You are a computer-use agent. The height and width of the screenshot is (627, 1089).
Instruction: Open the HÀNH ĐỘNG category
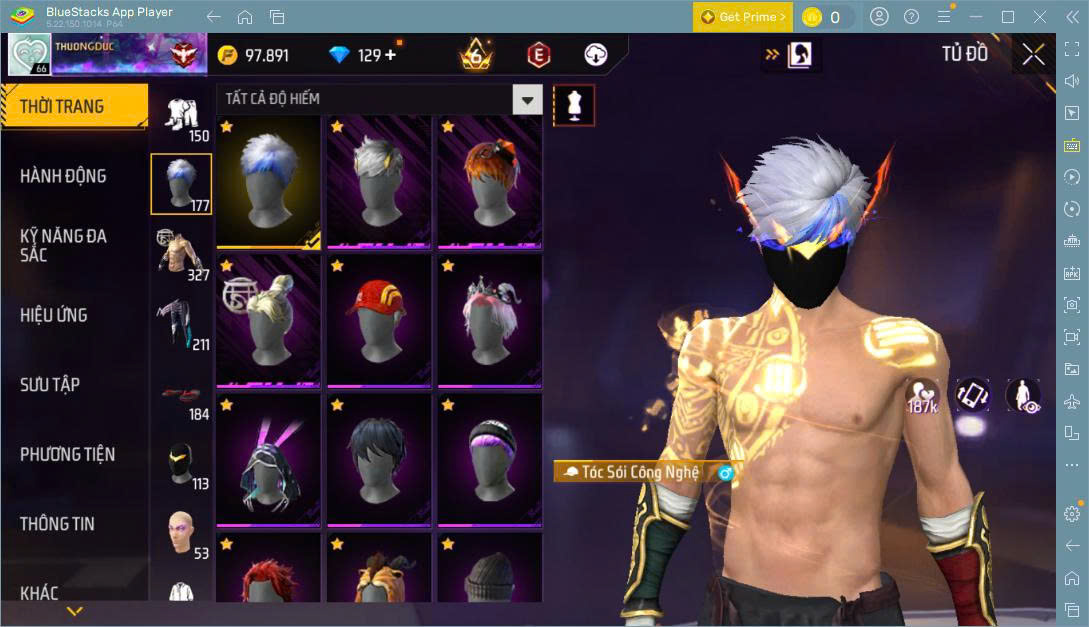(63, 176)
